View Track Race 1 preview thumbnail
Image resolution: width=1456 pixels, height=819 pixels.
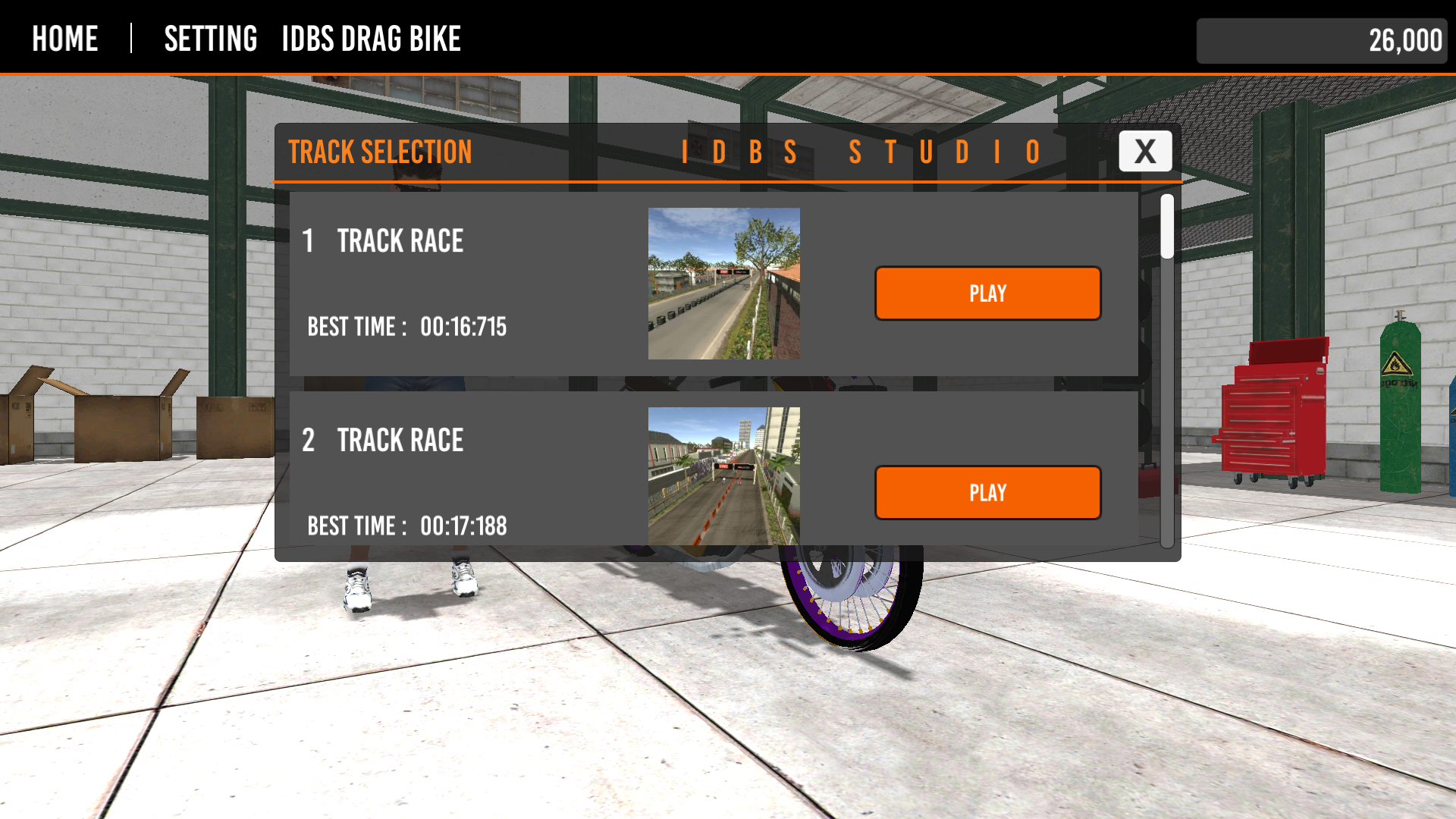click(x=723, y=284)
